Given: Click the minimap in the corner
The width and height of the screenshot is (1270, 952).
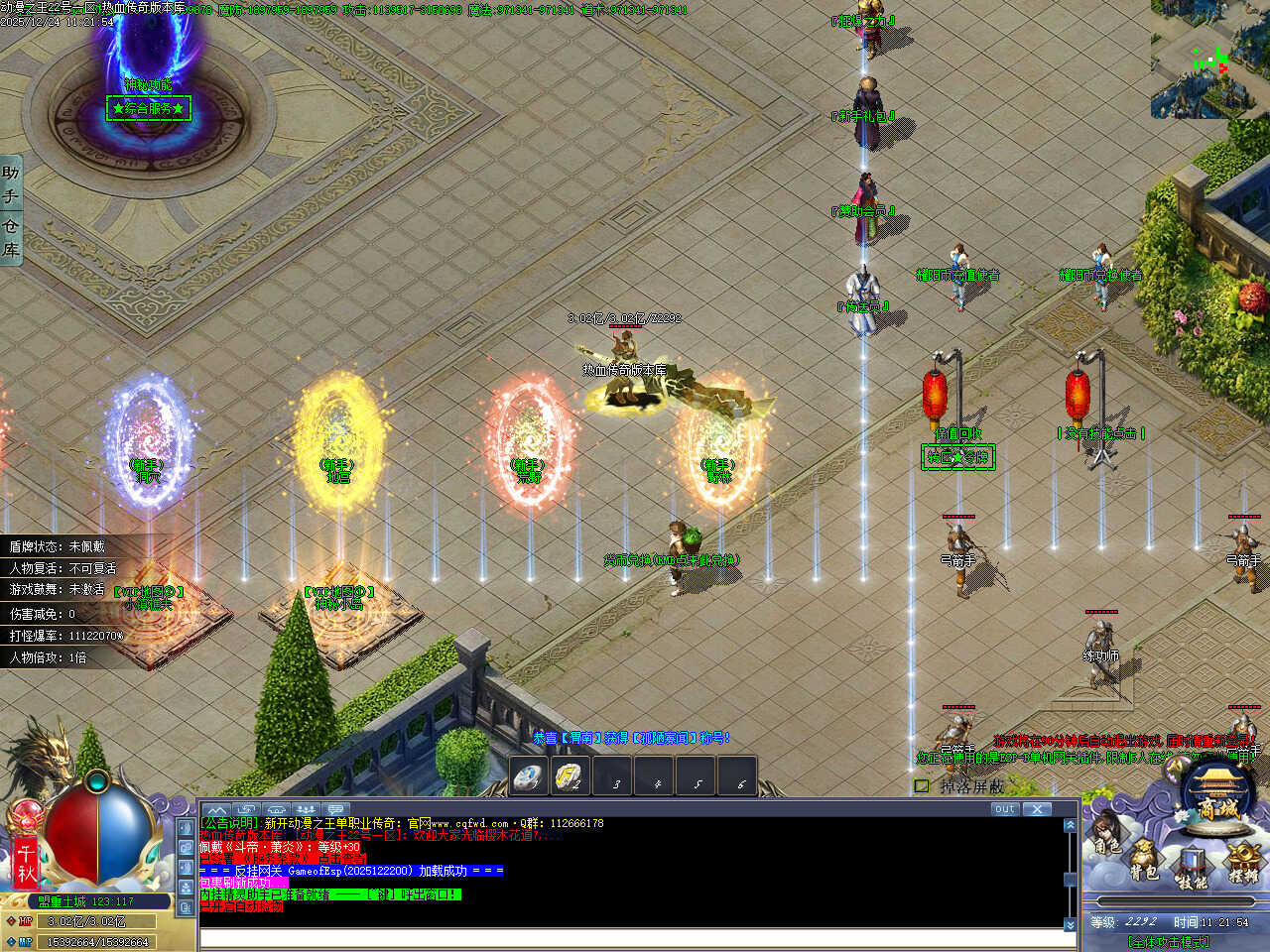Looking at the screenshot, I should (1210, 61).
